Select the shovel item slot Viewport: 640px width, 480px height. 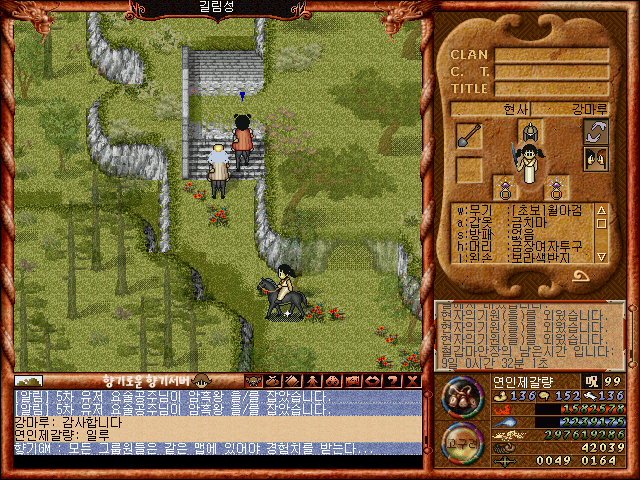pos(469,135)
